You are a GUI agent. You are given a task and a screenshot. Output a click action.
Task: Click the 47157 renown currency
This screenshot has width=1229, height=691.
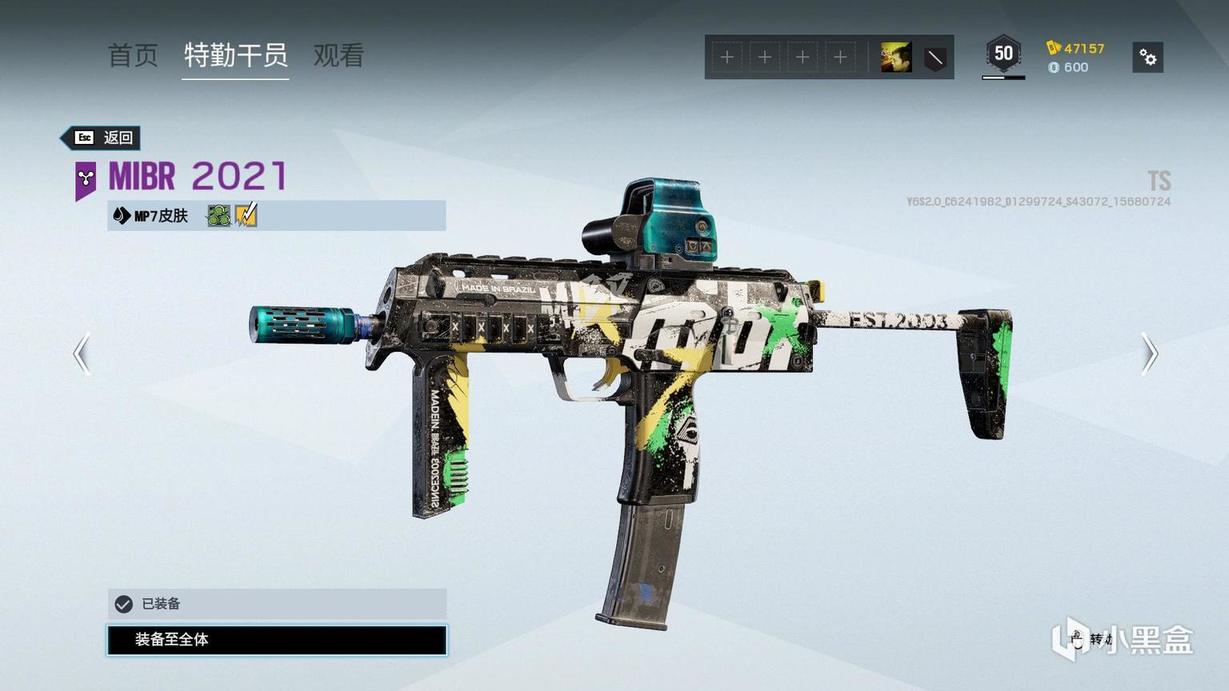[x=1076, y=48]
